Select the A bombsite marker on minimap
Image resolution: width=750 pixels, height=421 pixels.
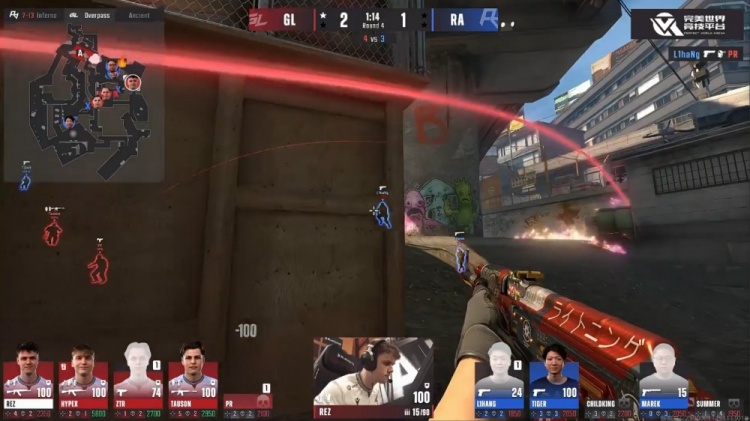[x=79, y=50]
